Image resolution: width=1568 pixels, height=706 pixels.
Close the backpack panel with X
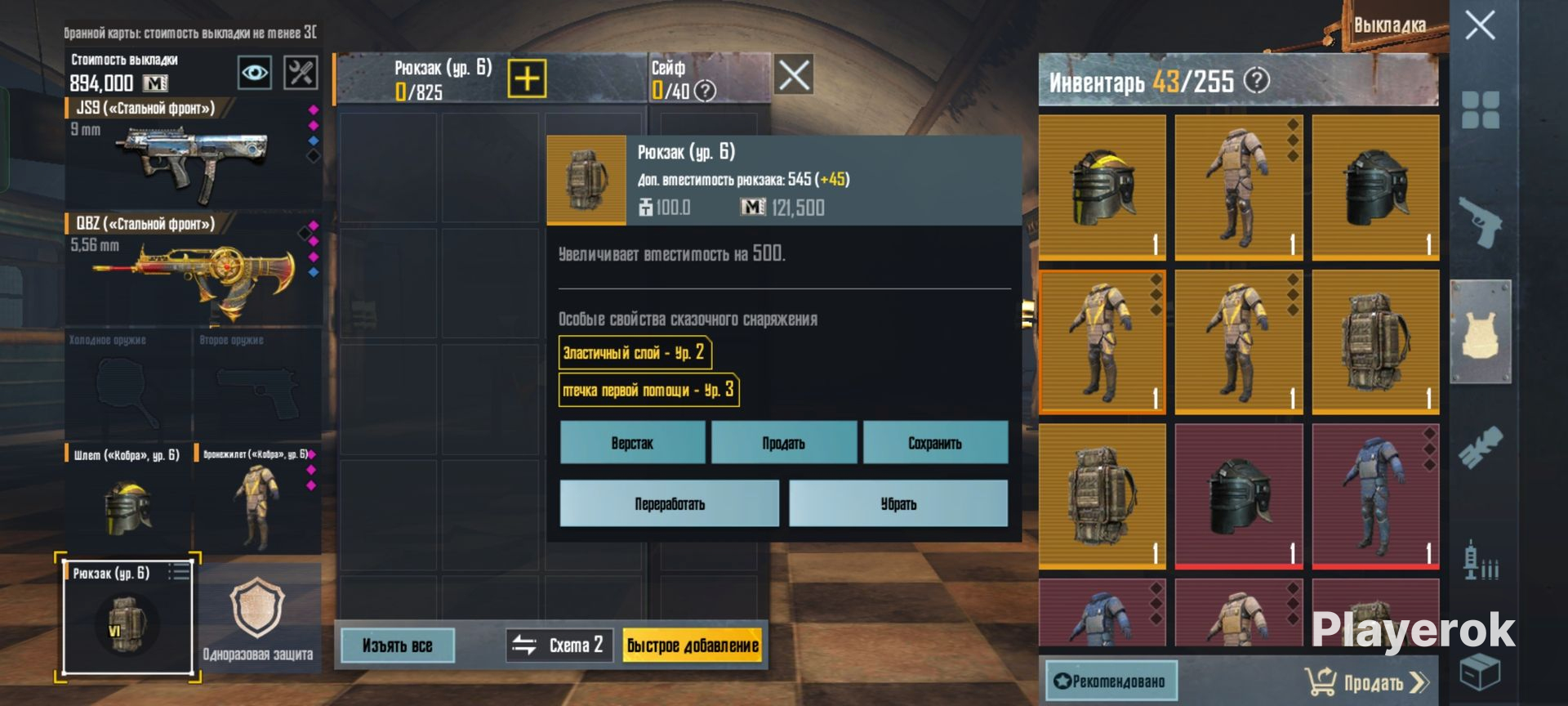793,75
